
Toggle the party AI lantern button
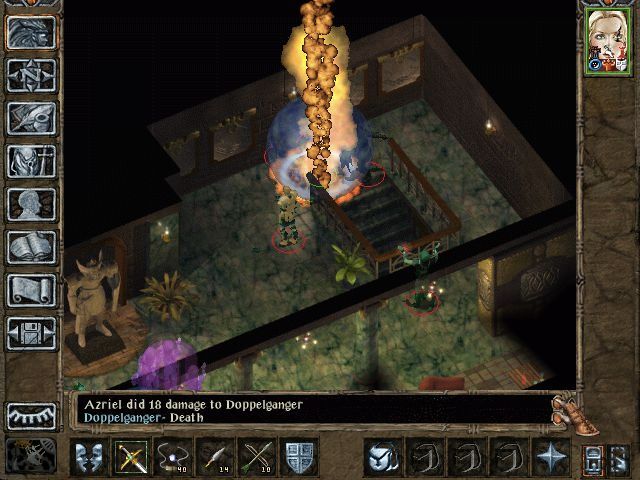pyautogui.click(x=593, y=459)
